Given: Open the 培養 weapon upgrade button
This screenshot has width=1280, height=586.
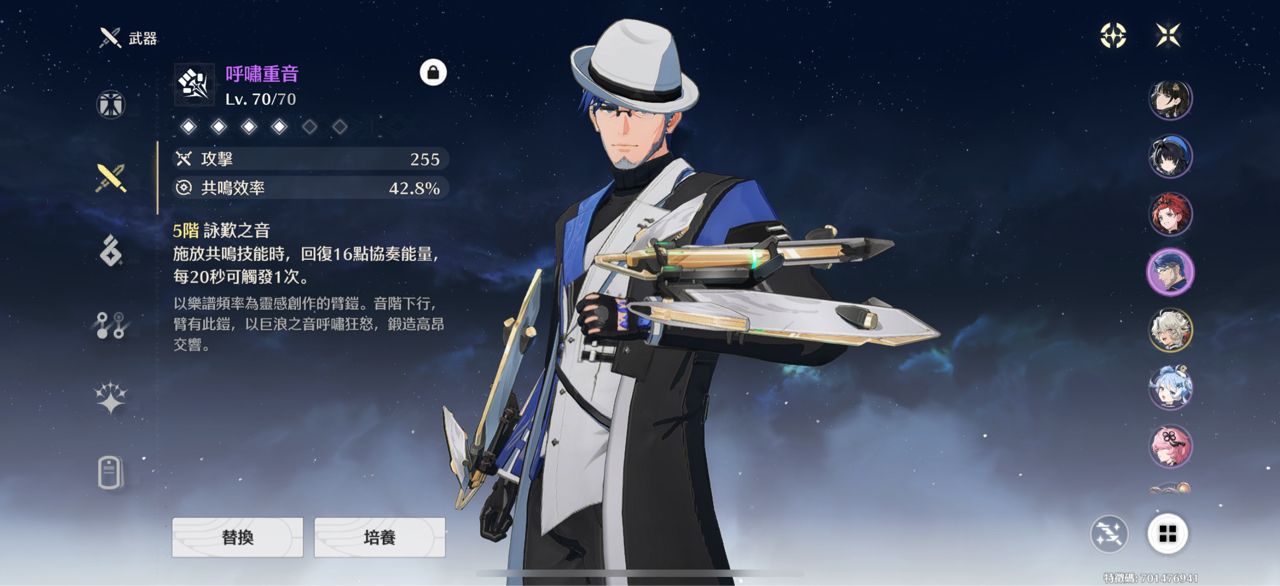Looking at the screenshot, I should tap(380, 537).
